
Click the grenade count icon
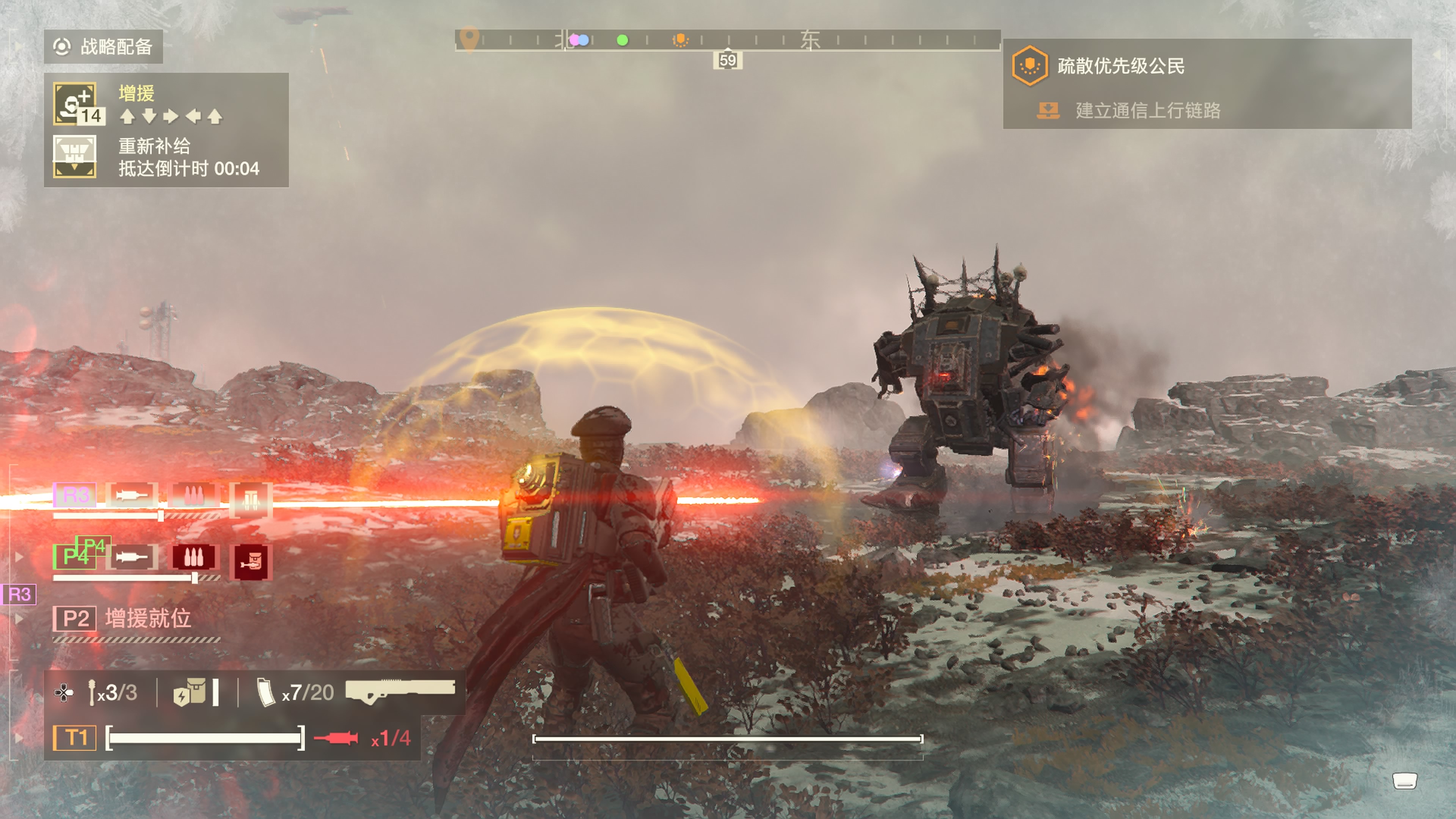click(x=92, y=692)
